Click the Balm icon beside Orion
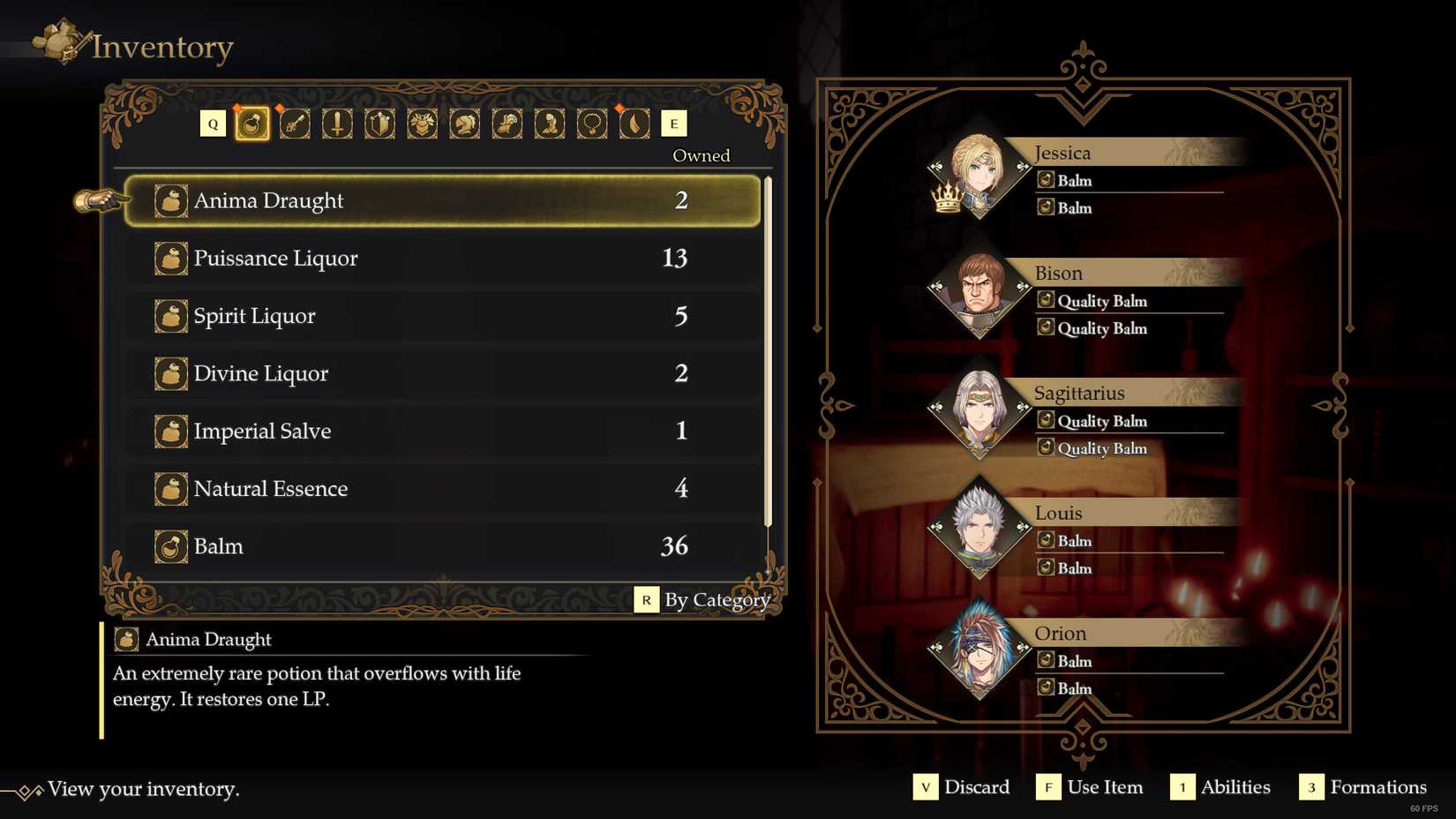 [1046, 661]
